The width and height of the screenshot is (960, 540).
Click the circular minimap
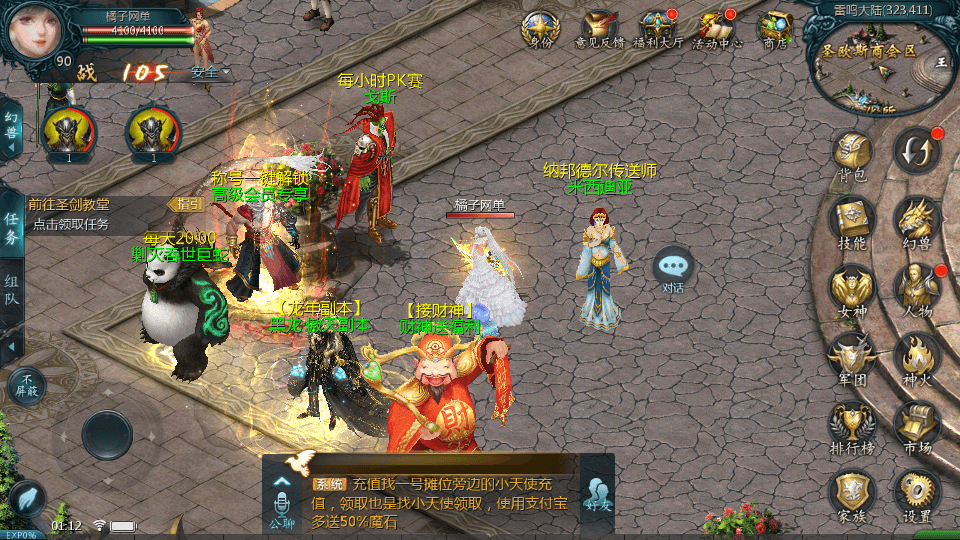(882, 60)
